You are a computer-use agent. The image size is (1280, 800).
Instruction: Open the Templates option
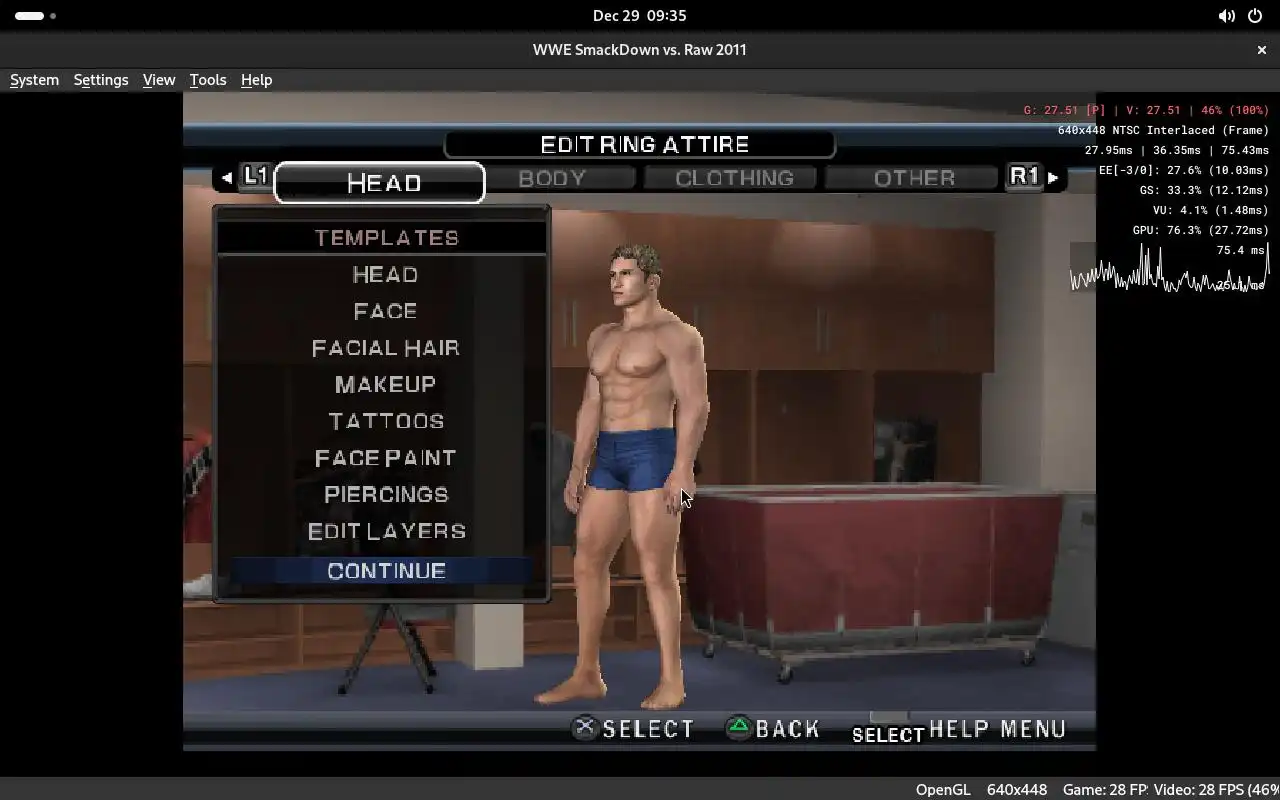(386, 238)
